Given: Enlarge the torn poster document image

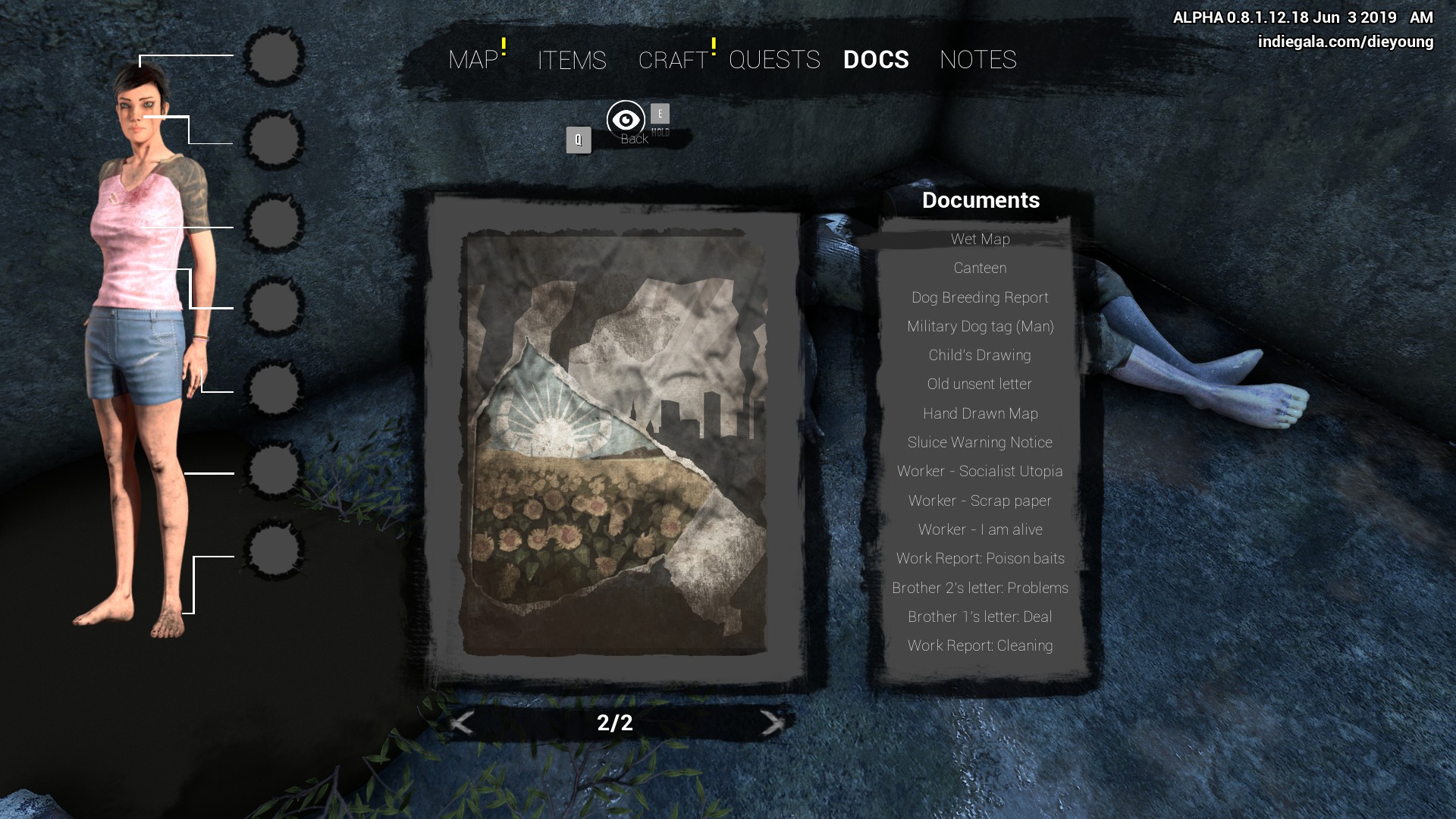Looking at the screenshot, I should tap(615, 444).
